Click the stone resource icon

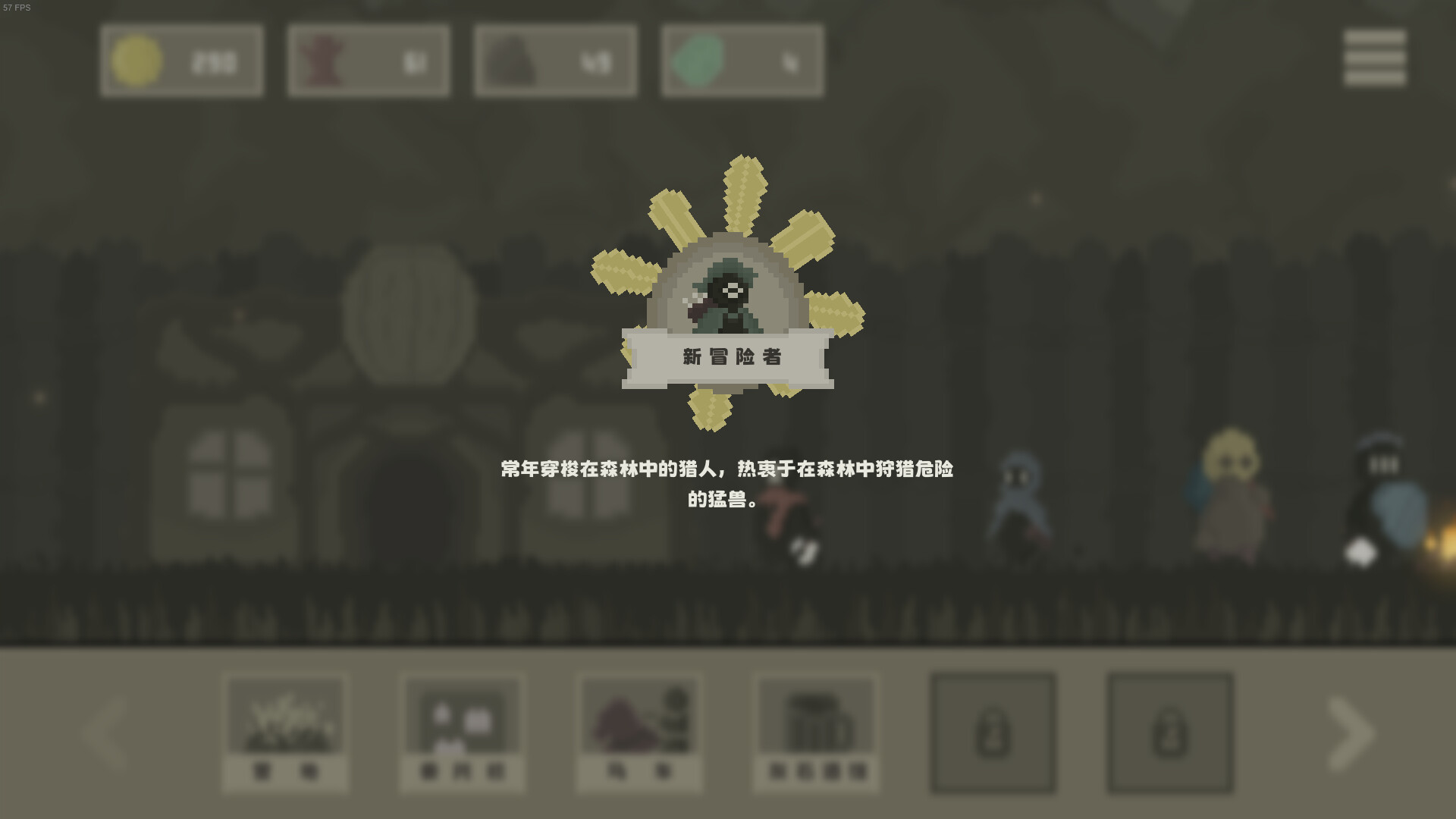(512, 61)
